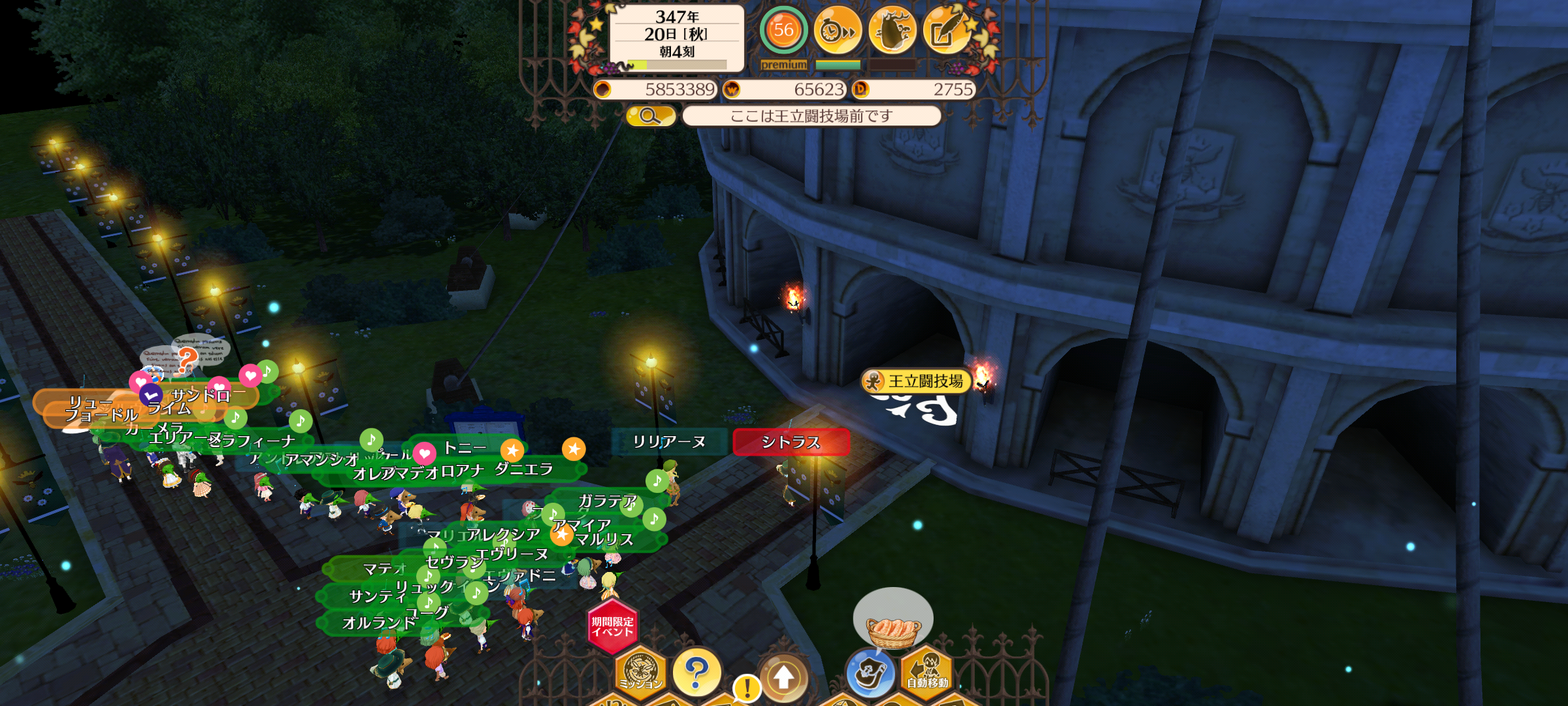Open the quill and paper notes icon
Screen dimensions: 1568x706
tap(947, 30)
